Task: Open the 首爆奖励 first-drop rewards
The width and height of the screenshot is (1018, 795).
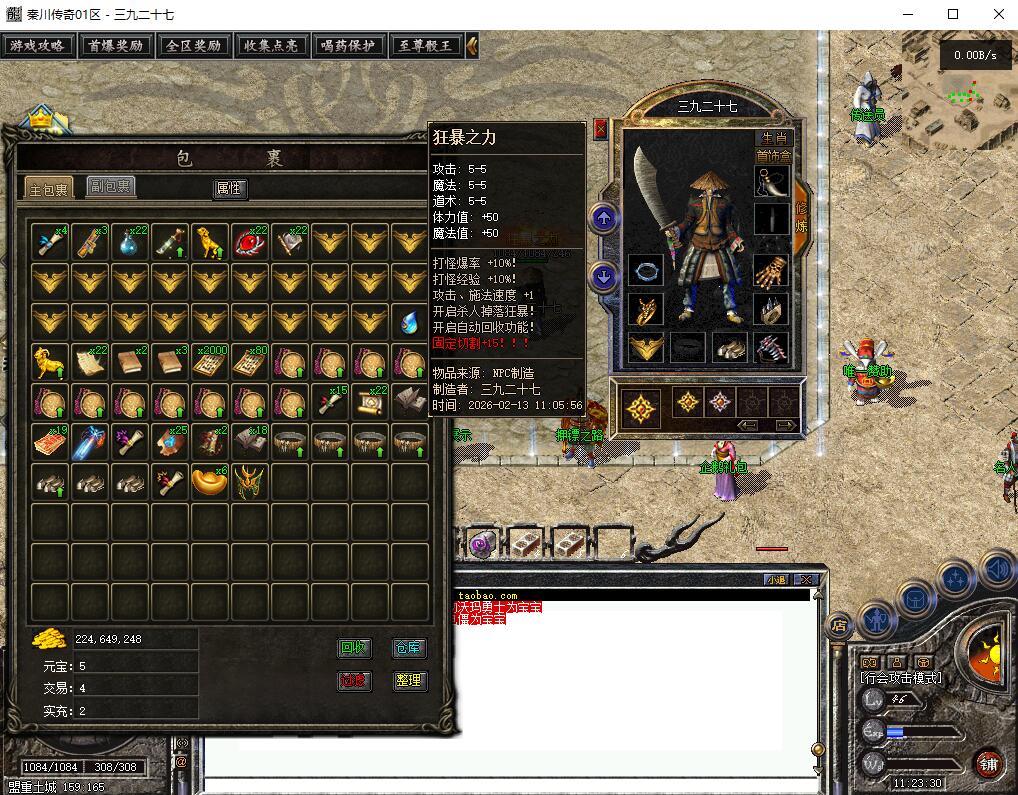Action: 116,45
